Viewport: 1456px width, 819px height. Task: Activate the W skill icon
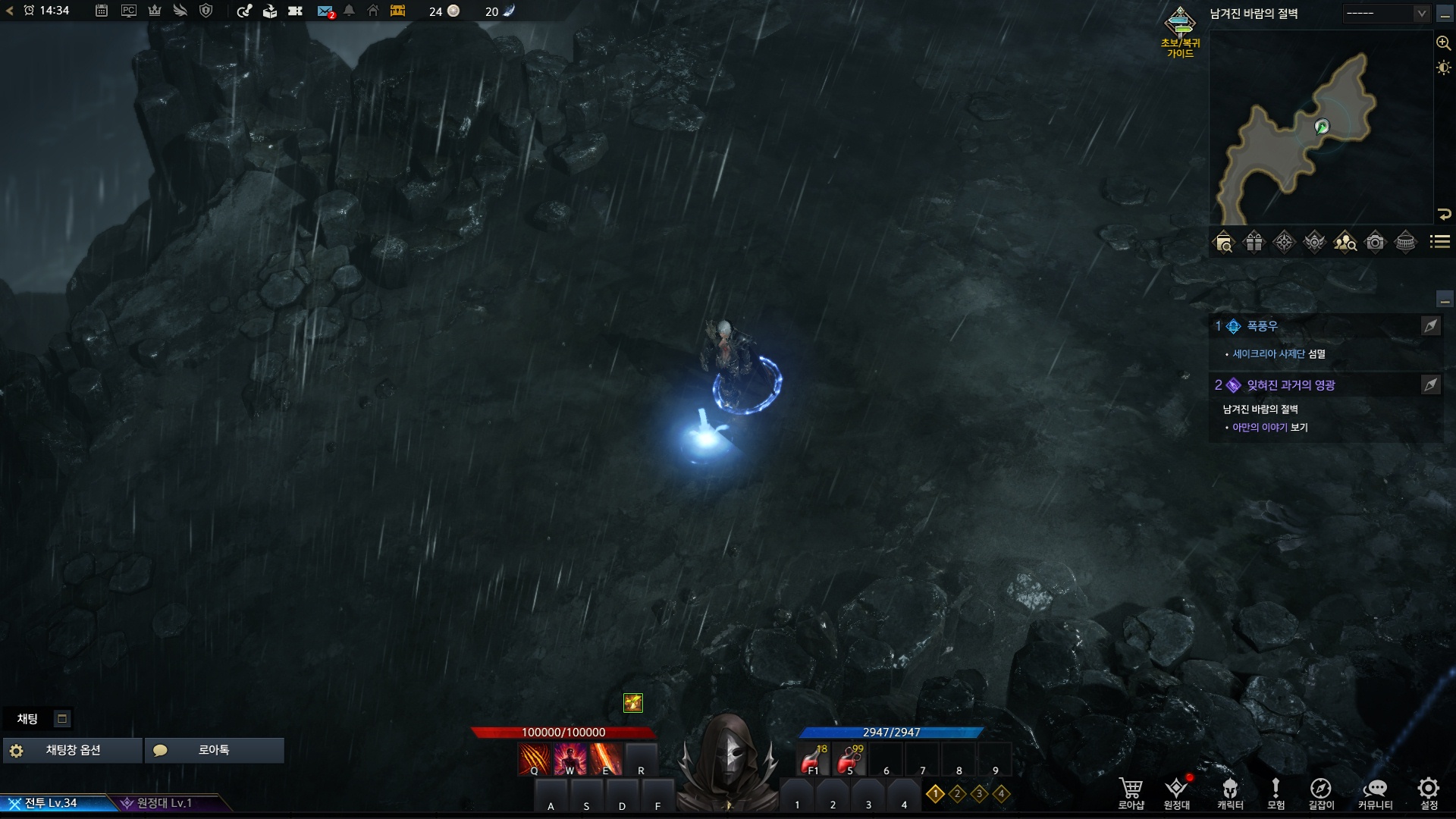click(x=570, y=759)
